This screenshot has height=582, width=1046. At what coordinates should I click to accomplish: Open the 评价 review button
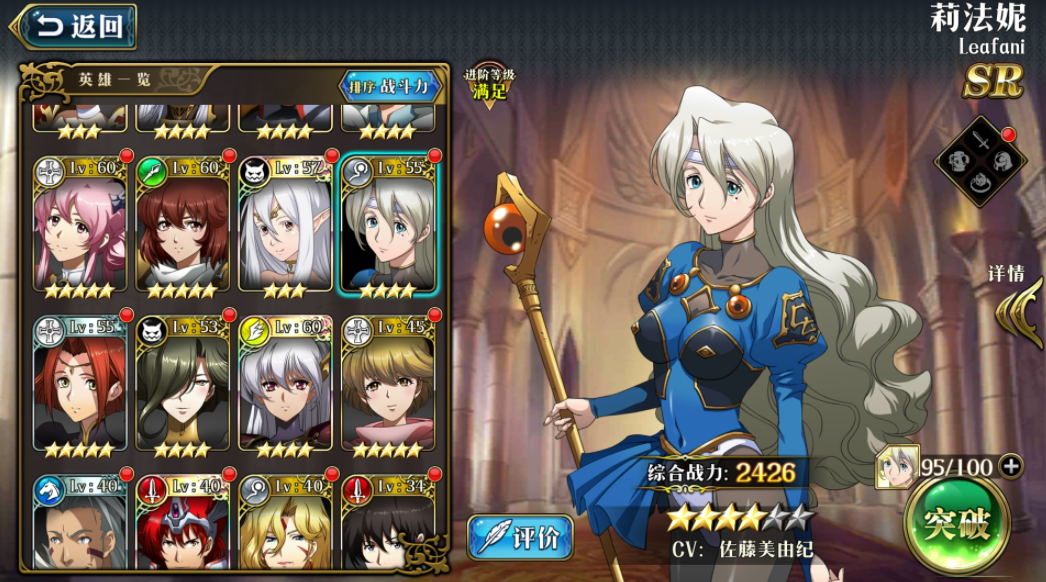[520, 538]
